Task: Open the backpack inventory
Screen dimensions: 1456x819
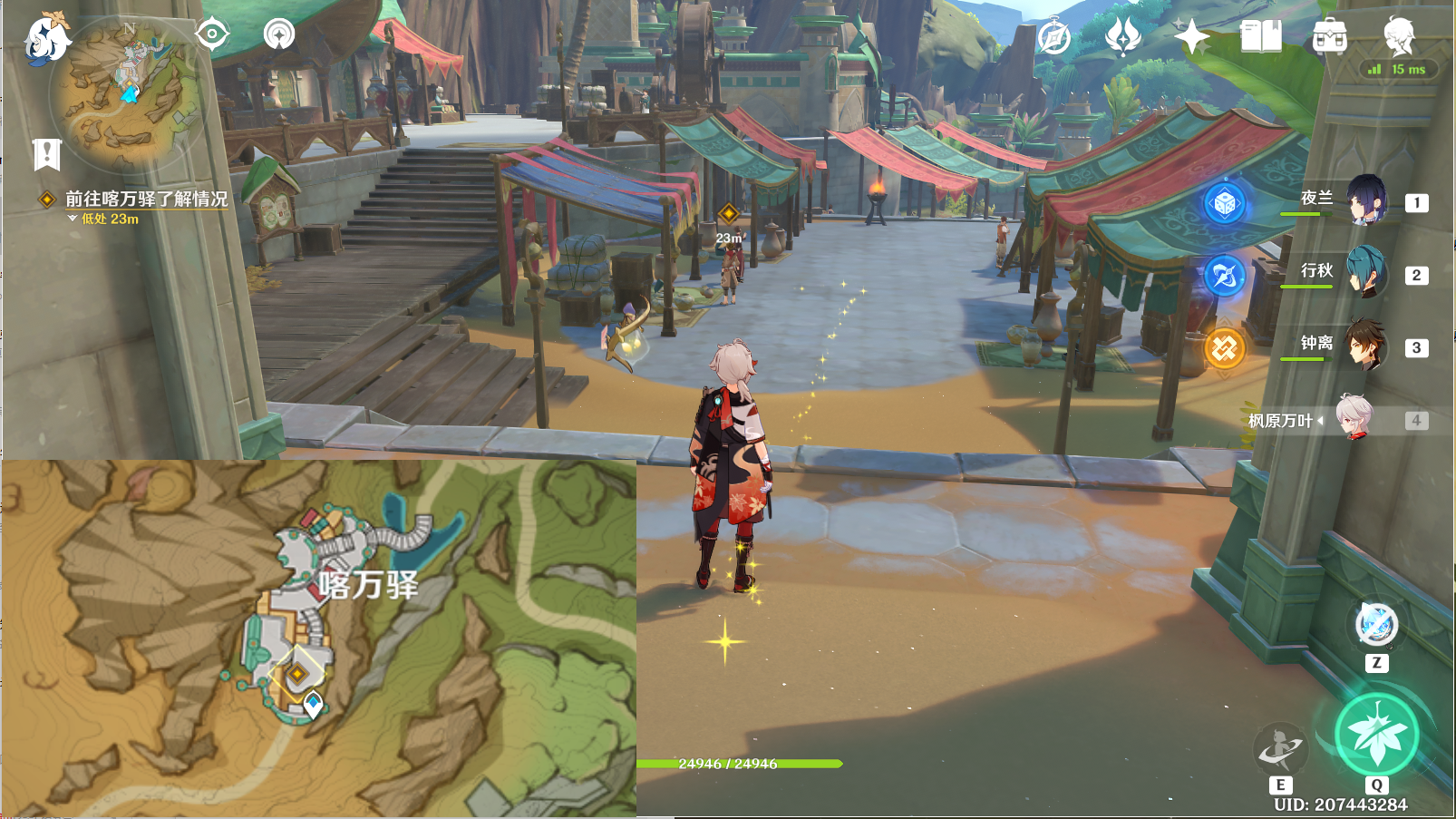Action: tap(1329, 37)
